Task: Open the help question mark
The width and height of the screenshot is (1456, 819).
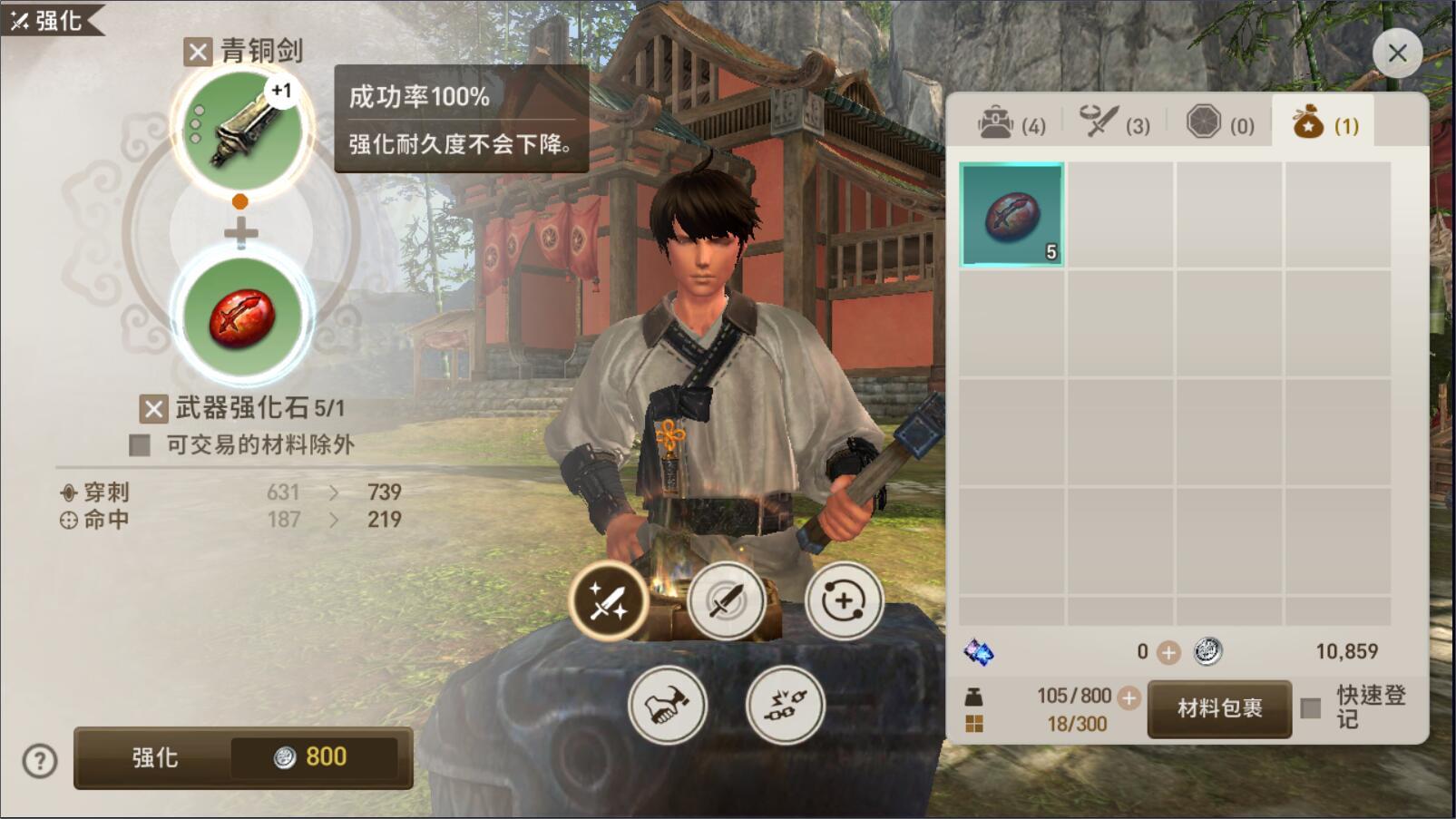Action: pos(40,761)
